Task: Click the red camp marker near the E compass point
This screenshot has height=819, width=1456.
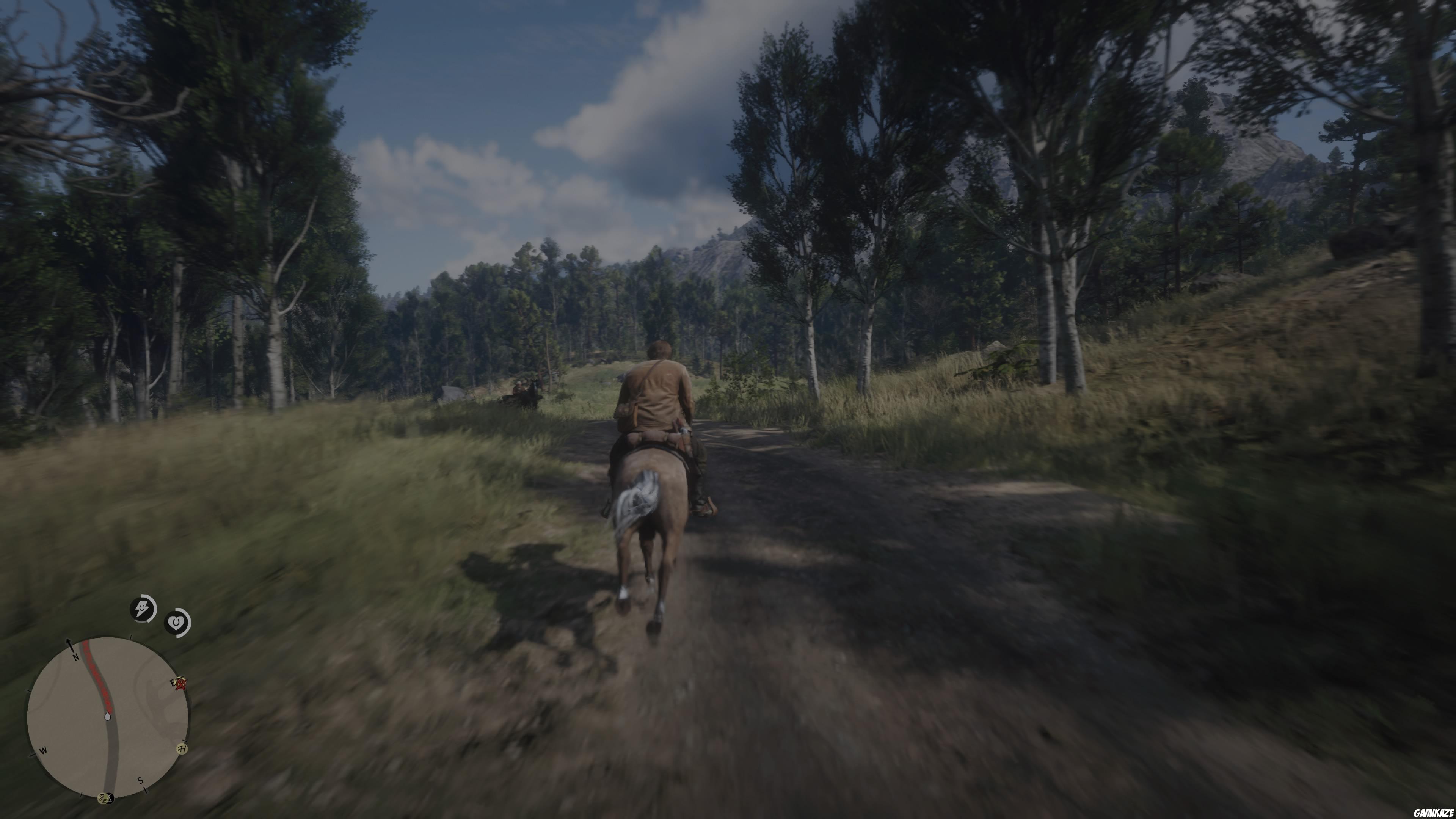Action: [x=181, y=684]
